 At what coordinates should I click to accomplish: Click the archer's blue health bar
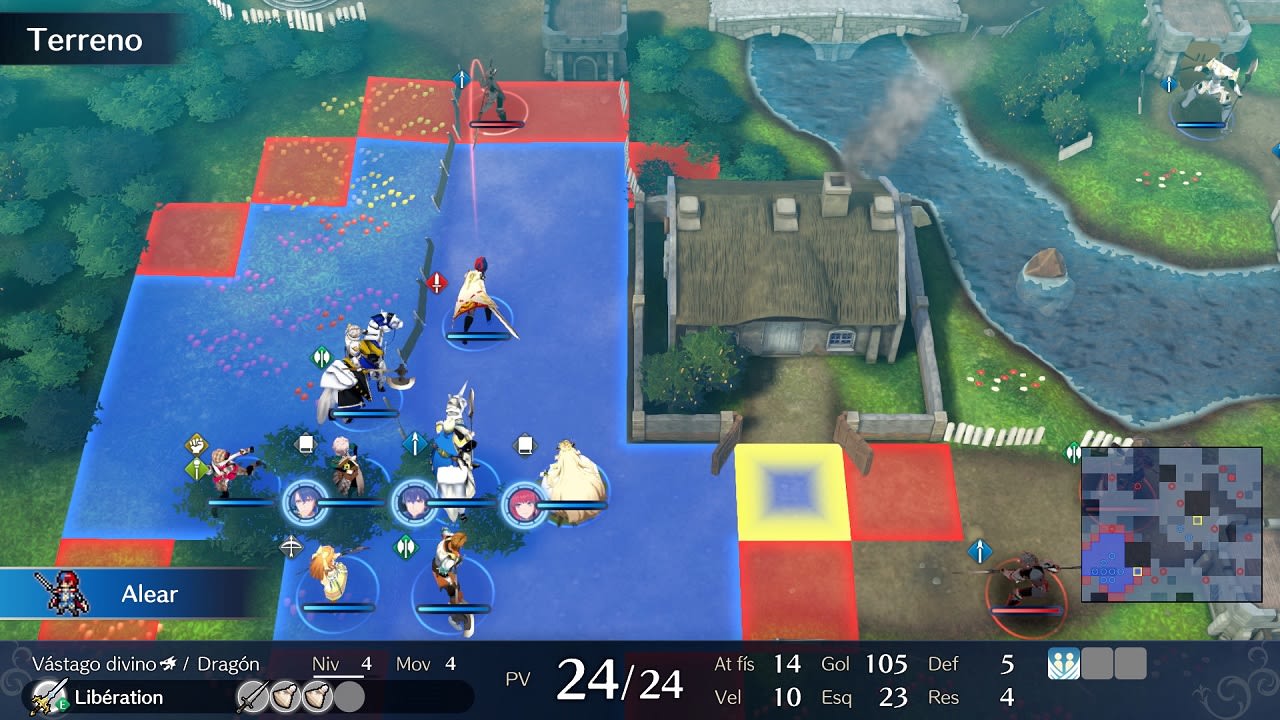[340, 606]
